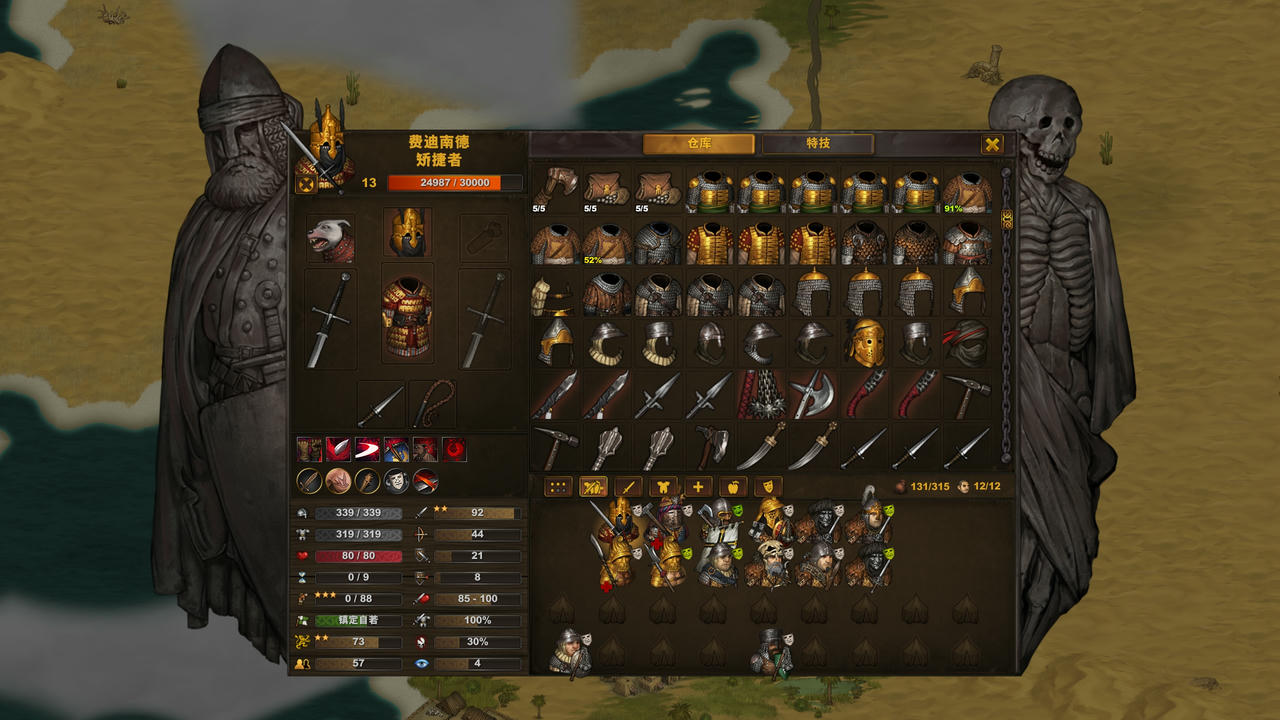Choose the gold face-mask helmet in stash
The width and height of the screenshot is (1280, 720).
tap(865, 343)
